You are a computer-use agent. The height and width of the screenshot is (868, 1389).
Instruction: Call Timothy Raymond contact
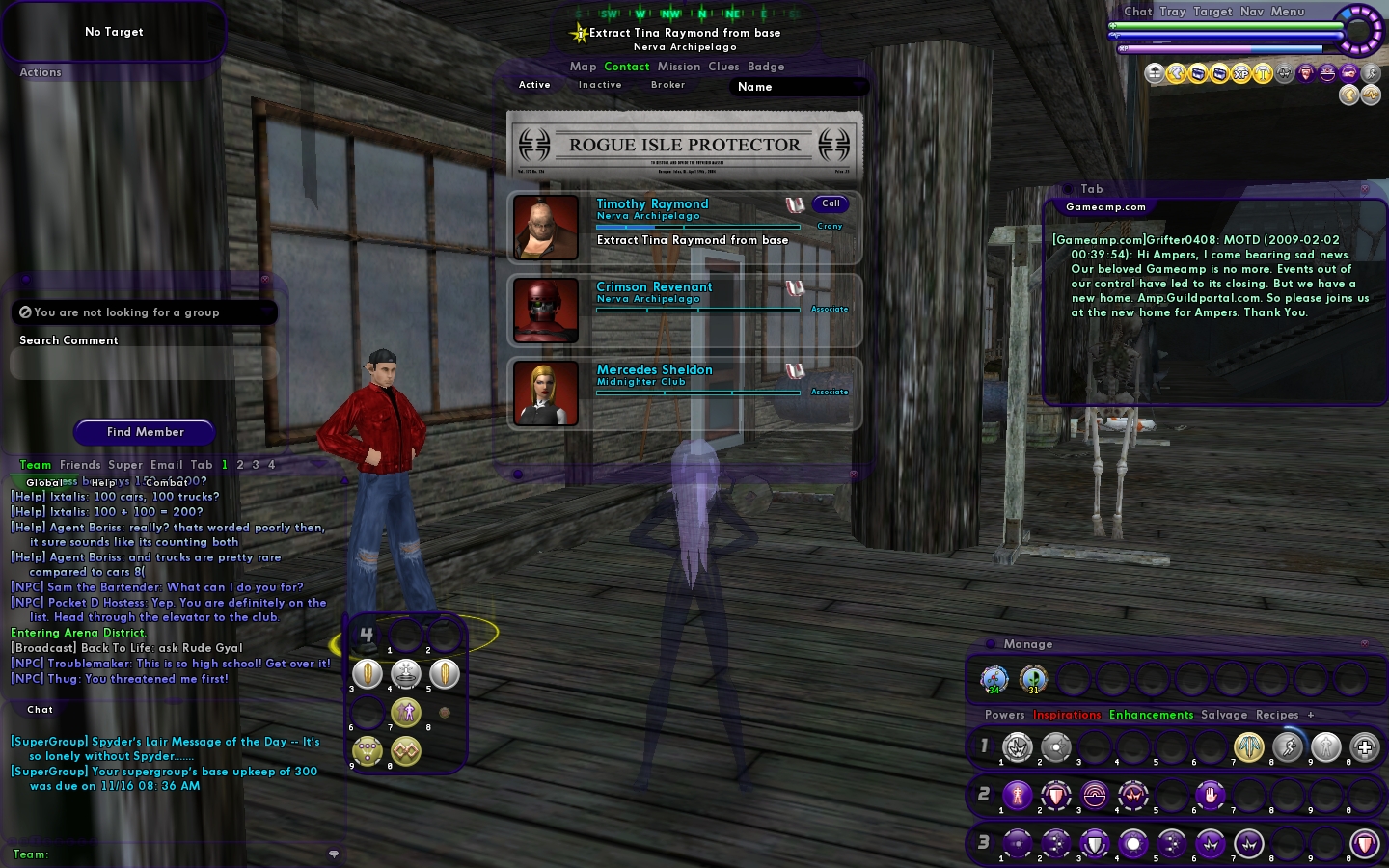point(831,203)
